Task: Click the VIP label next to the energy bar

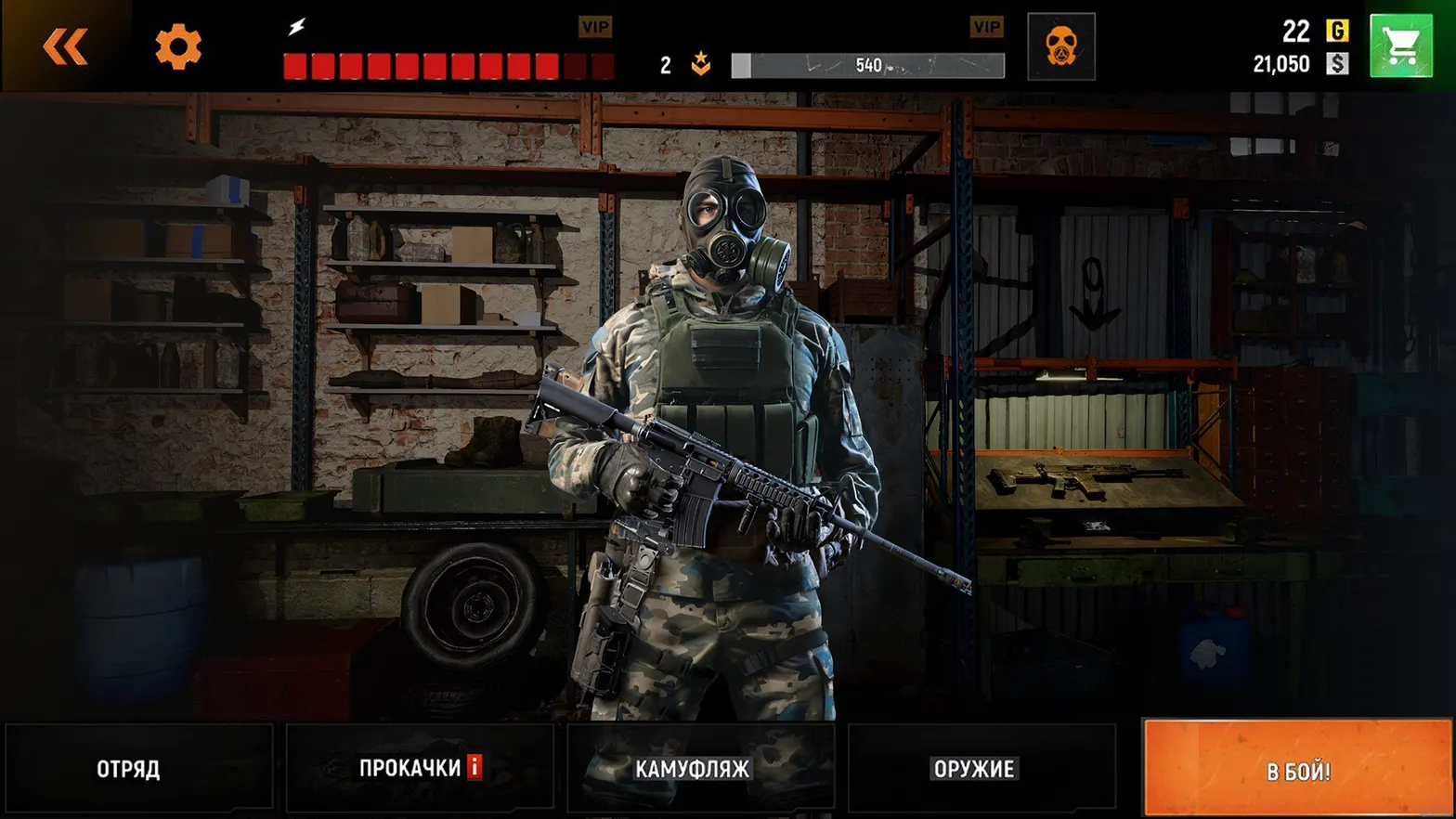Action: [595, 27]
